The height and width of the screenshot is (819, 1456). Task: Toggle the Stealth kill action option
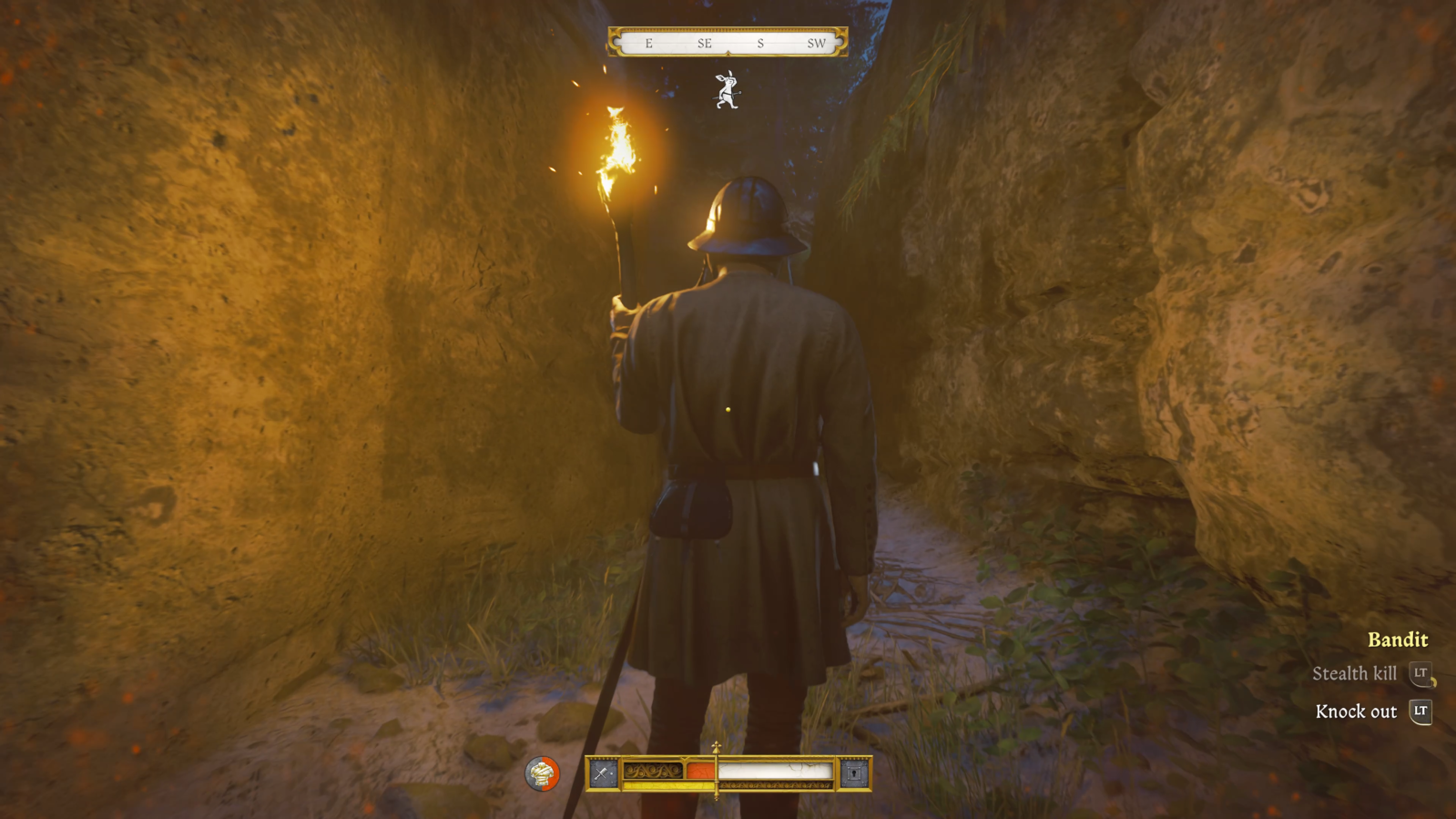(1356, 675)
